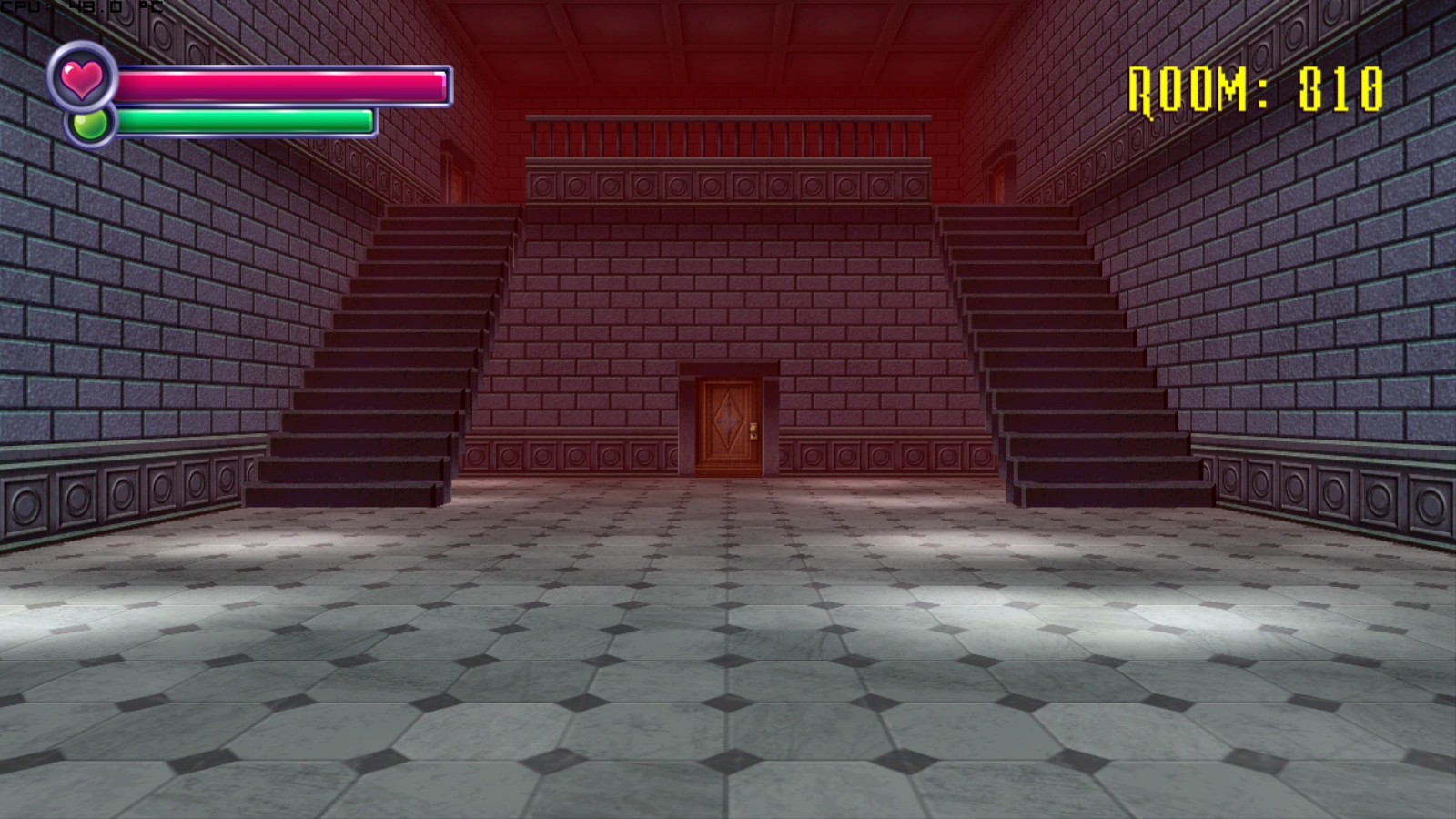Click the balcony railing above the door
This screenshot has height=819, width=1456.
[x=728, y=135]
